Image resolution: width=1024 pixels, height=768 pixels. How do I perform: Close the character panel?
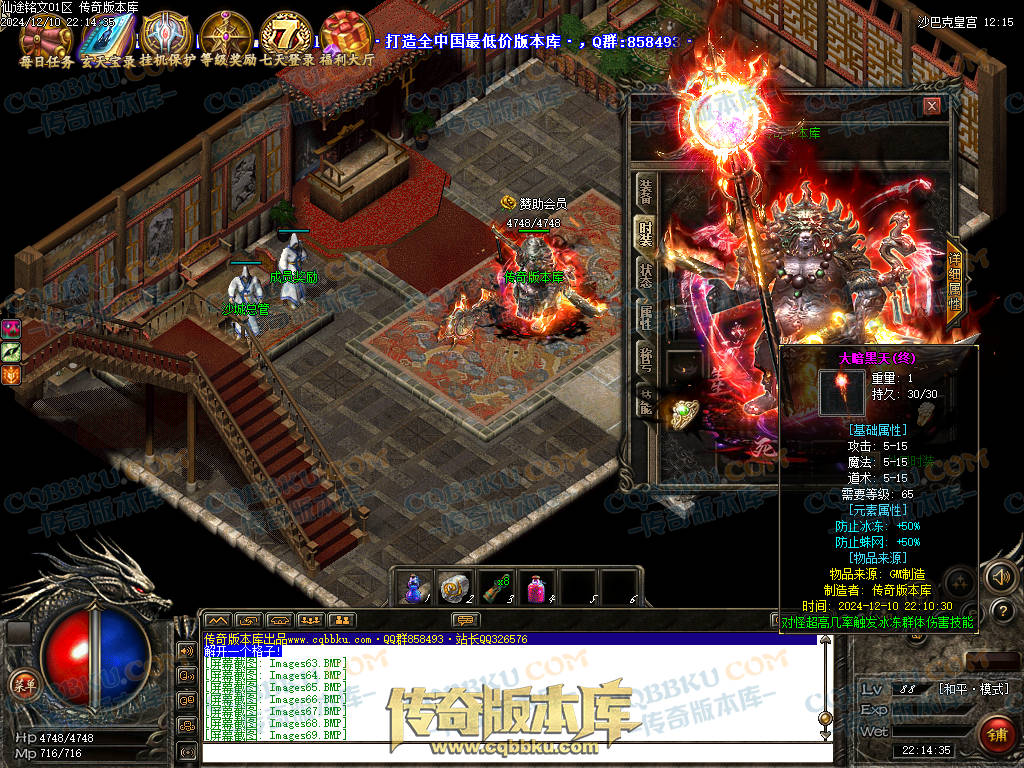pos(932,106)
